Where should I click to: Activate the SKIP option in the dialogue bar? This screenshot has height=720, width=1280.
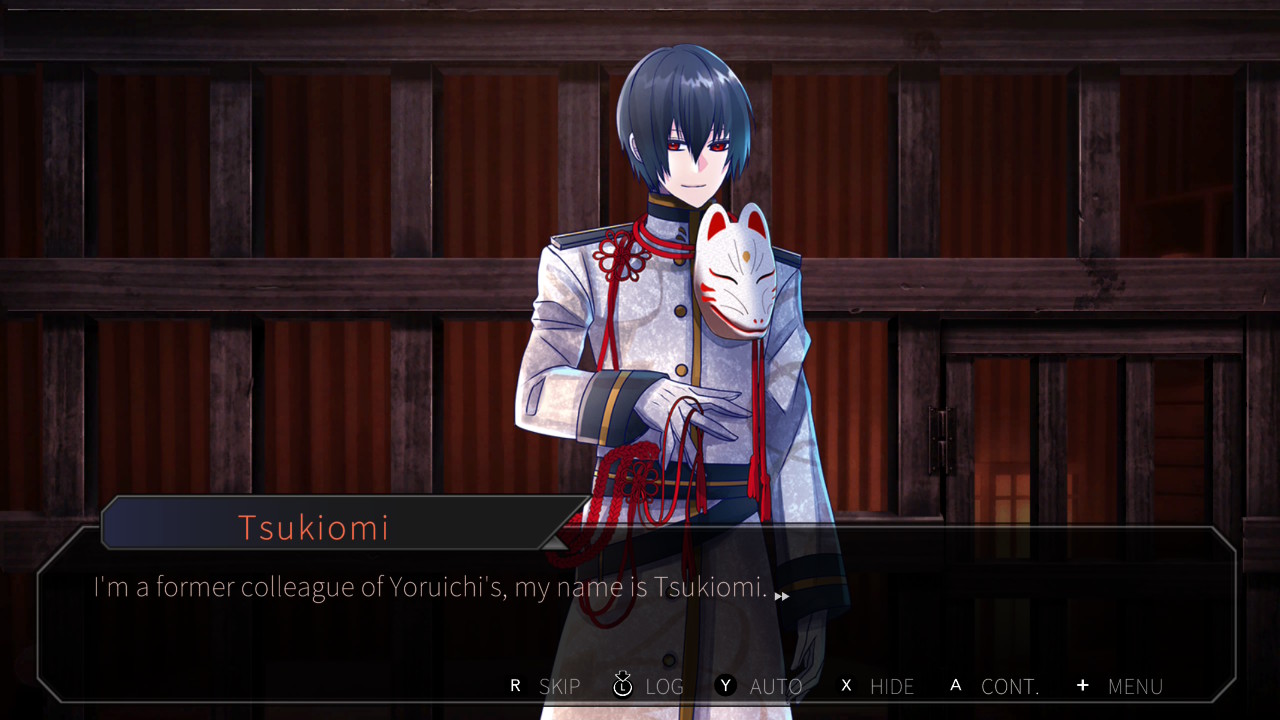tap(546, 686)
